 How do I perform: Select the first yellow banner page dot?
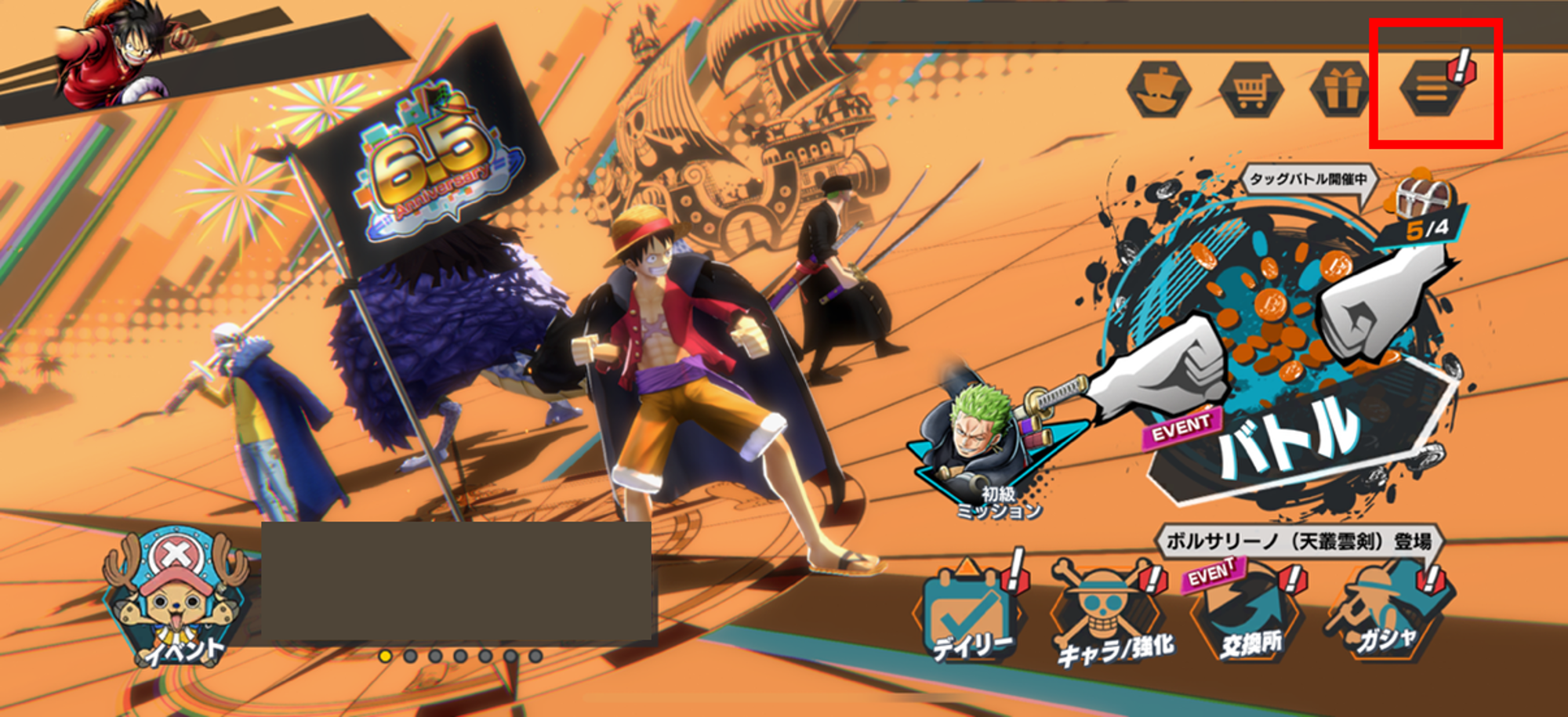tap(385, 656)
